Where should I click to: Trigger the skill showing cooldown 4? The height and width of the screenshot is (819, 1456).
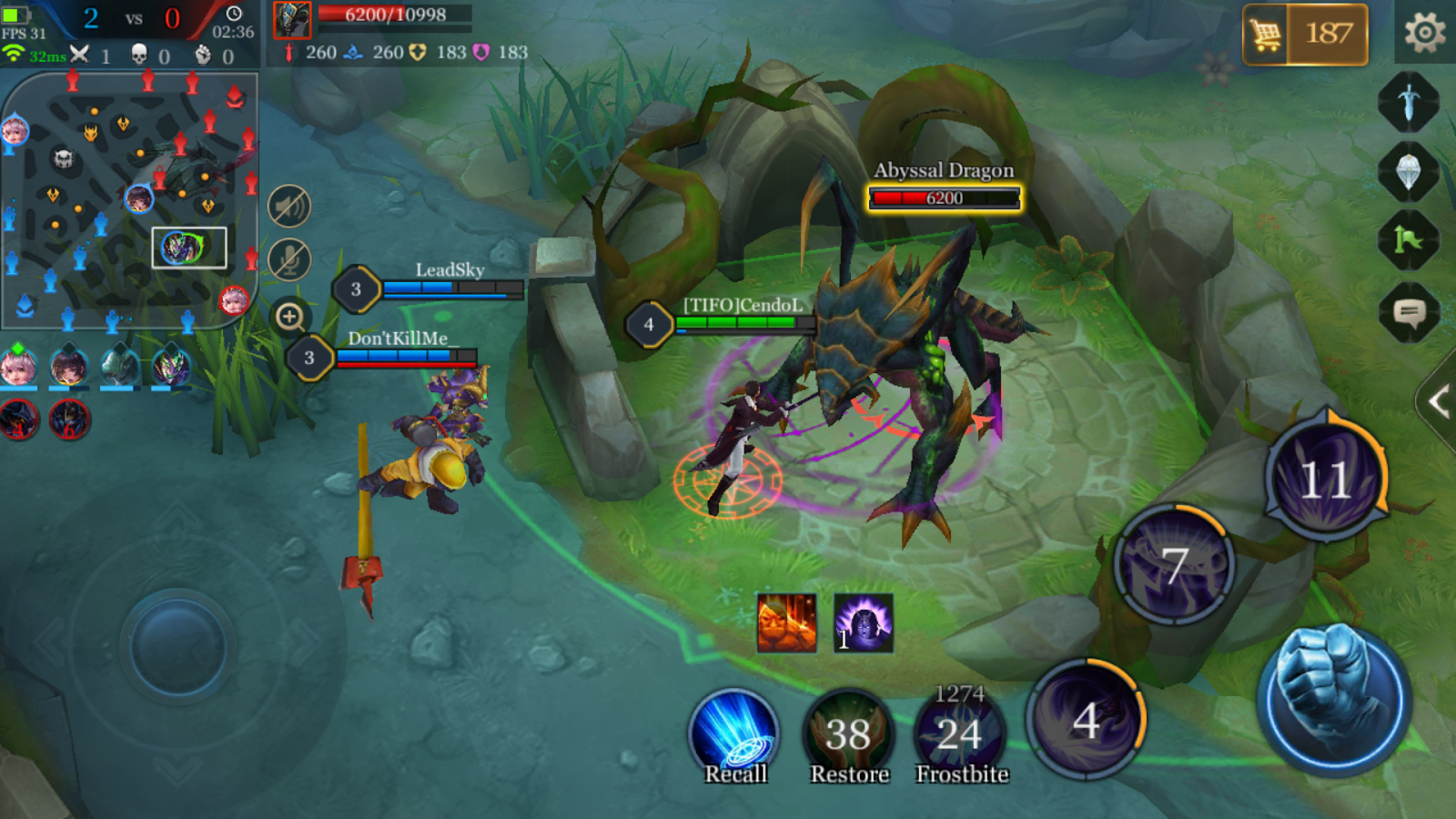point(1086,721)
